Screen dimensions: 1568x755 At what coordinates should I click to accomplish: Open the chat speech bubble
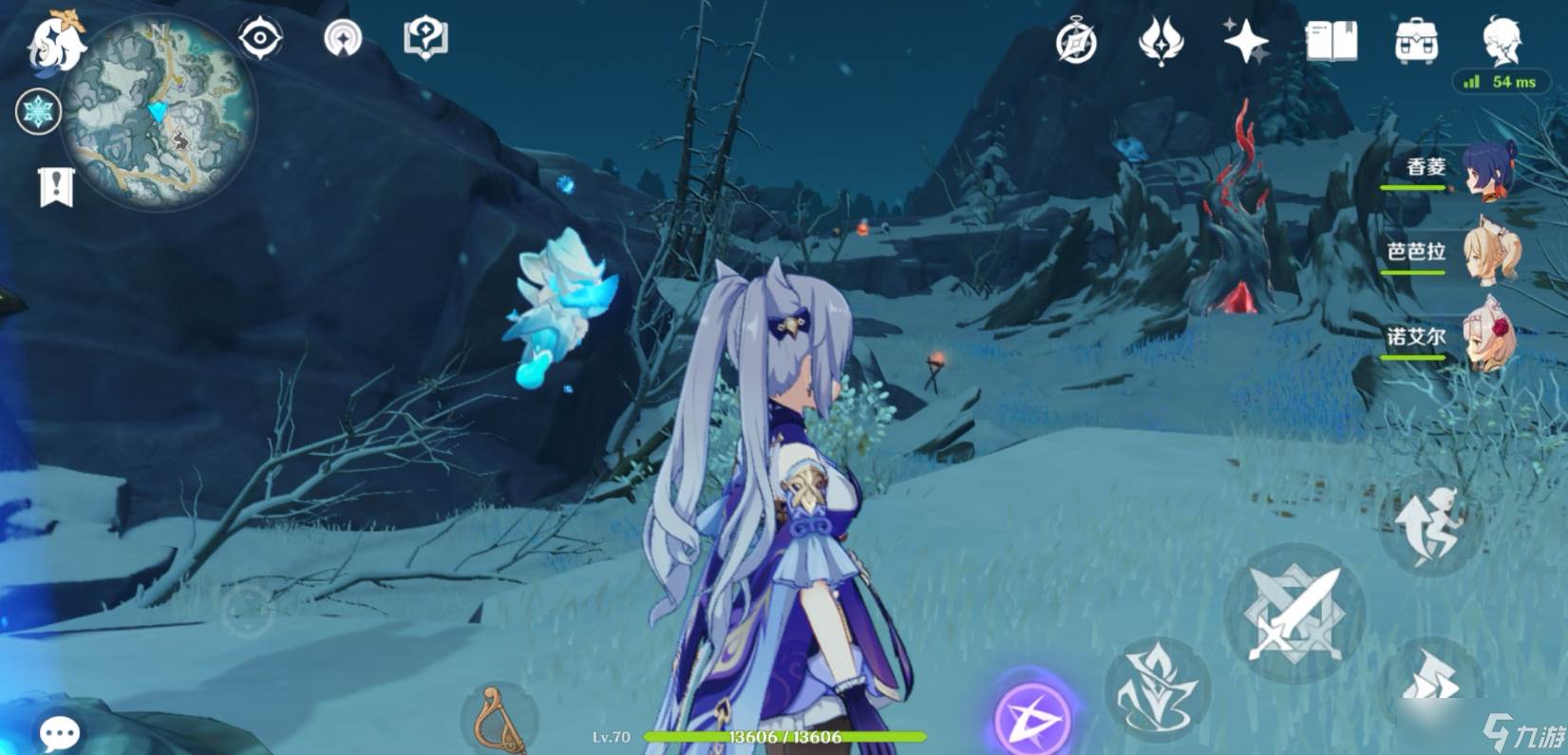pos(59,732)
